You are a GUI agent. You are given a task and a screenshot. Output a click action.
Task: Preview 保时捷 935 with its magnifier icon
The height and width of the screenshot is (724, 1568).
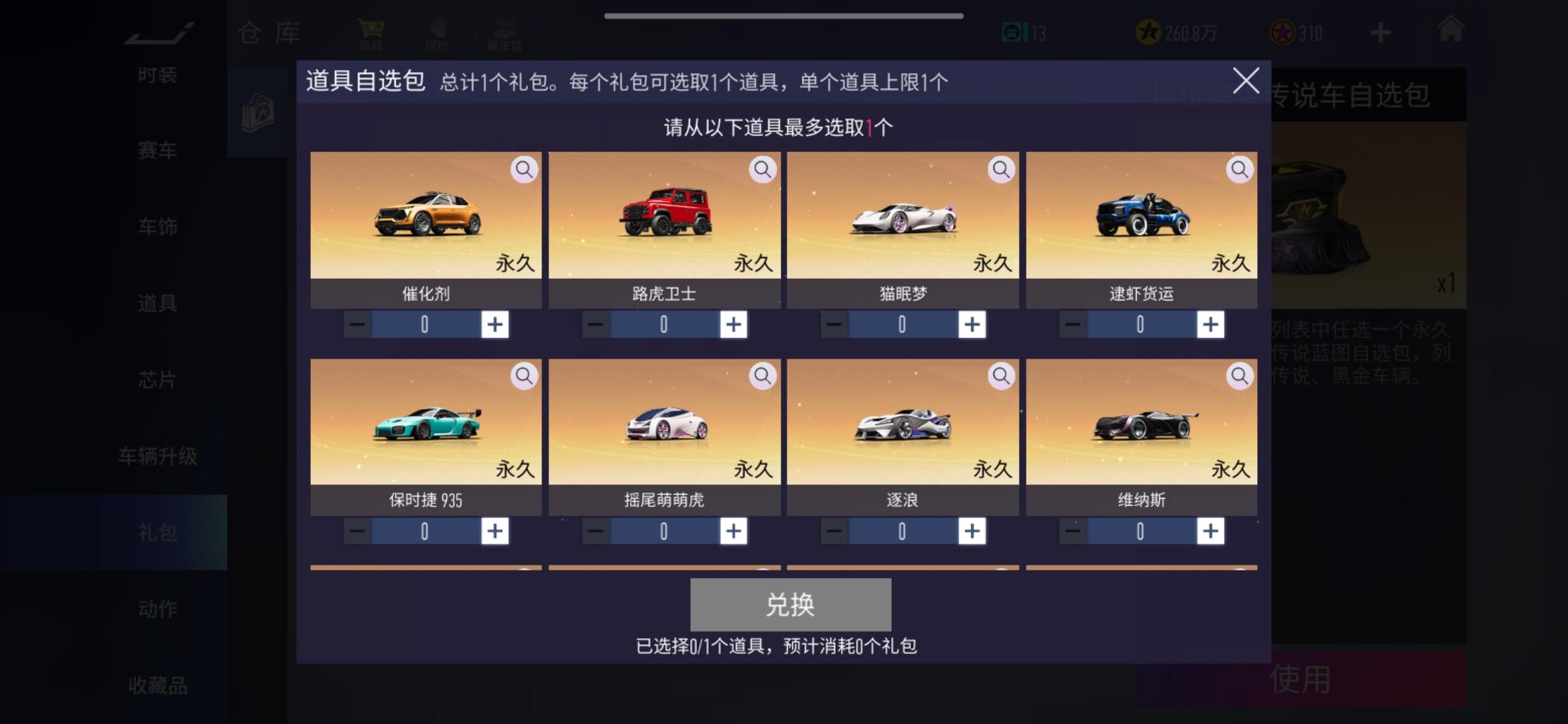tap(524, 375)
